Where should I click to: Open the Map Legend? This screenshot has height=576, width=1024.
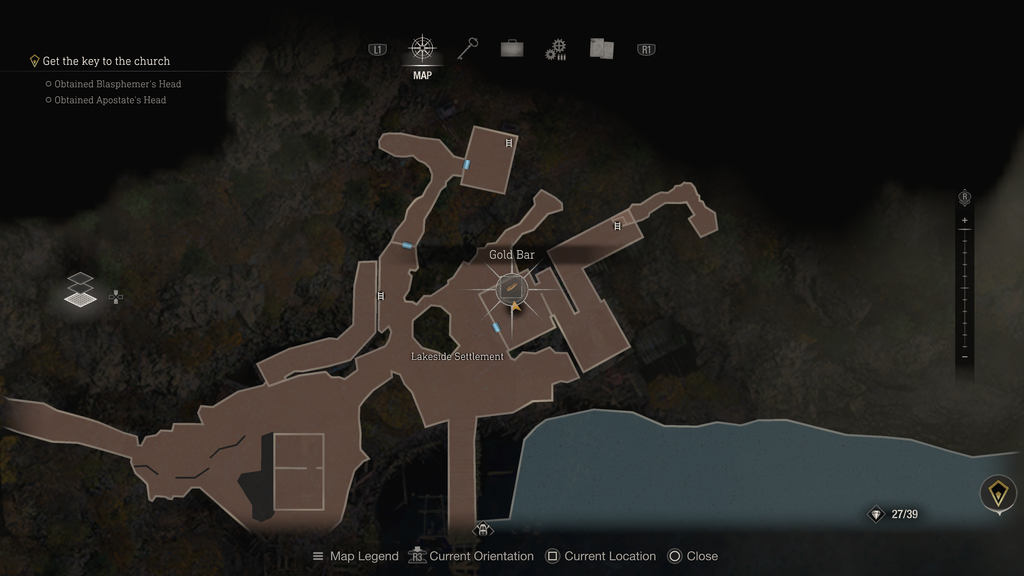tap(355, 556)
